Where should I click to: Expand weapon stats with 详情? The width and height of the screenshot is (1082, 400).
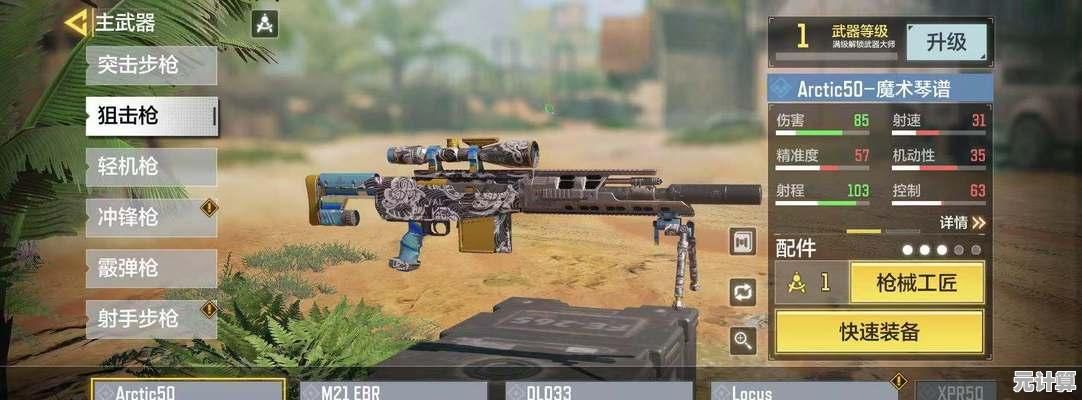coord(962,222)
